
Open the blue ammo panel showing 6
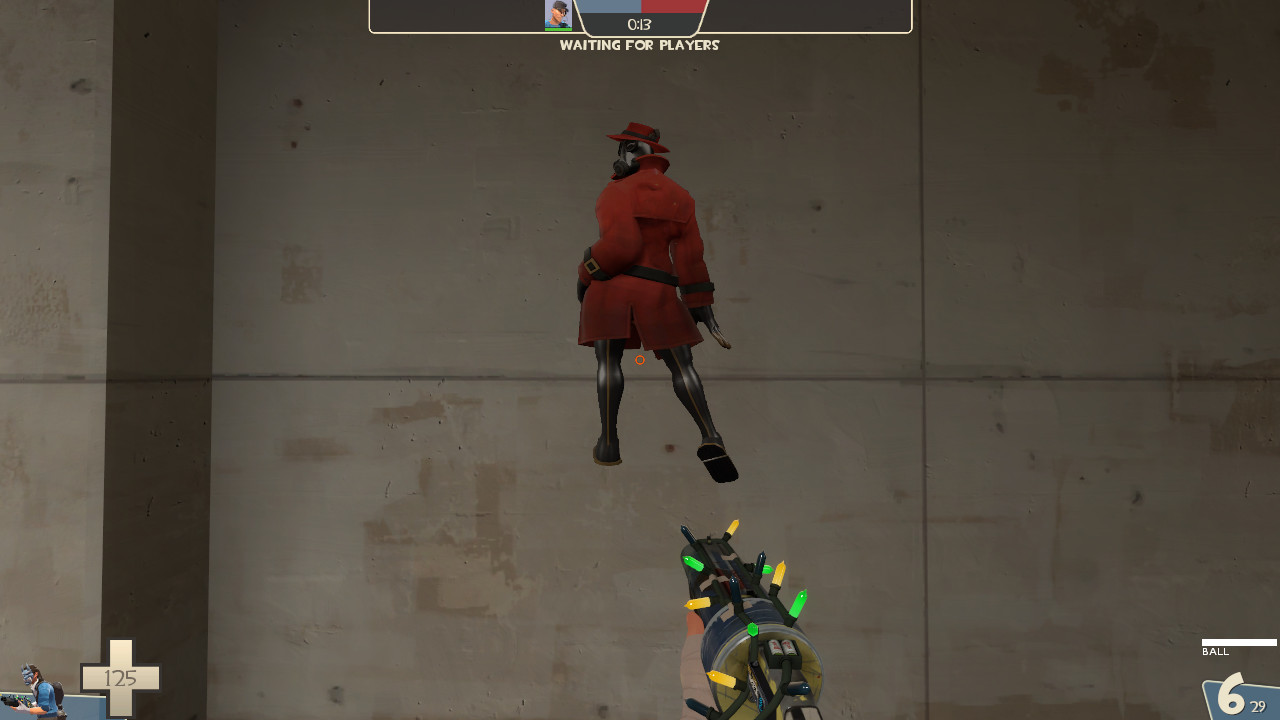(x=1235, y=695)
